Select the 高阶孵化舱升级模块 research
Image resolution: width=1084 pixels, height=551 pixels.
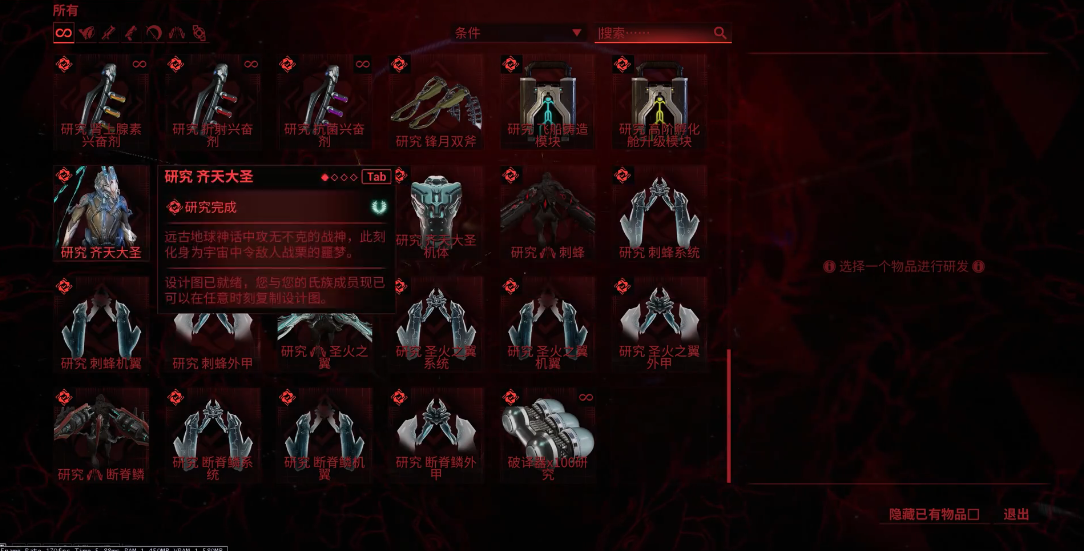pos(660,100)
